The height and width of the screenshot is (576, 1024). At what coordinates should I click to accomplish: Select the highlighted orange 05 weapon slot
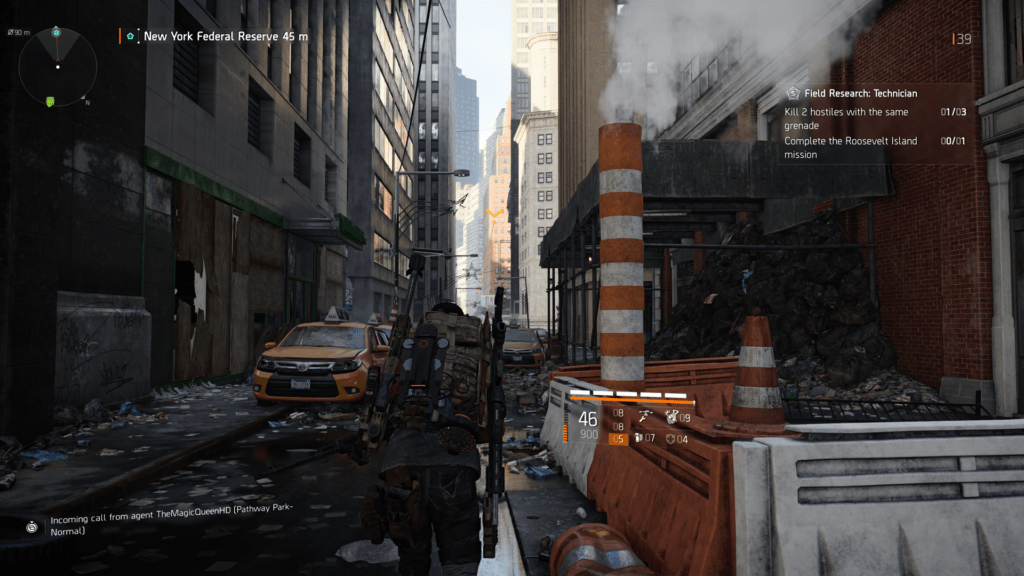pyautogui.click(x=617, y=439)
